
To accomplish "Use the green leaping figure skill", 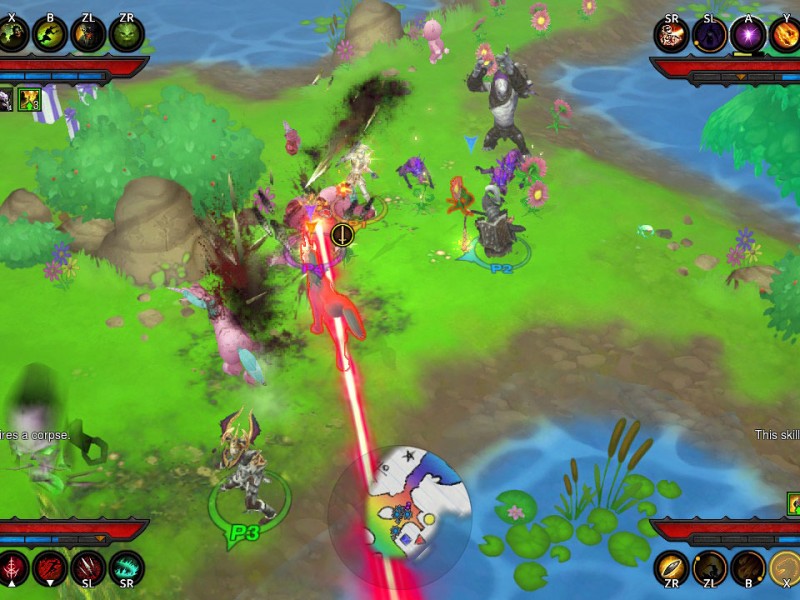I will (50, 34).
